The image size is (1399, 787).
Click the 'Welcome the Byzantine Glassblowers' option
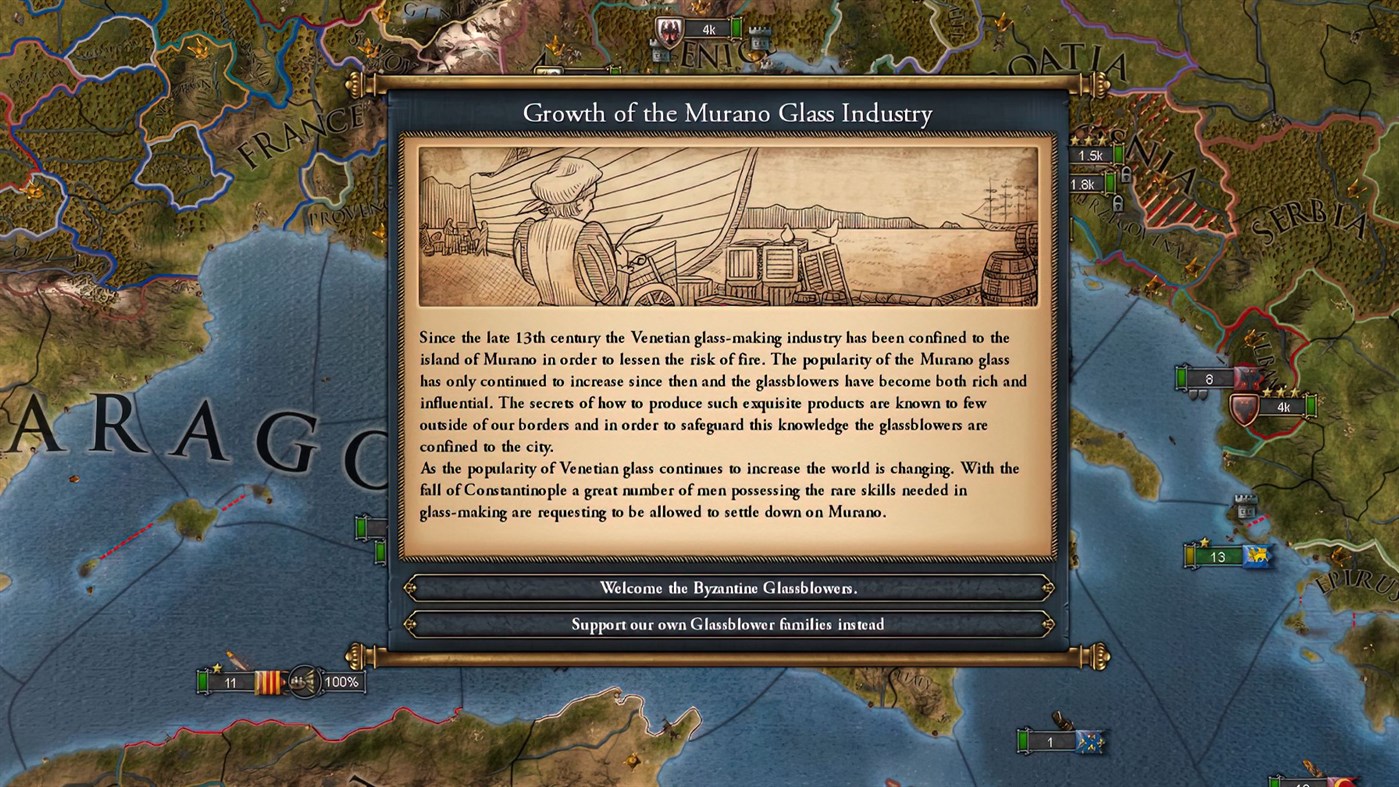728,588
